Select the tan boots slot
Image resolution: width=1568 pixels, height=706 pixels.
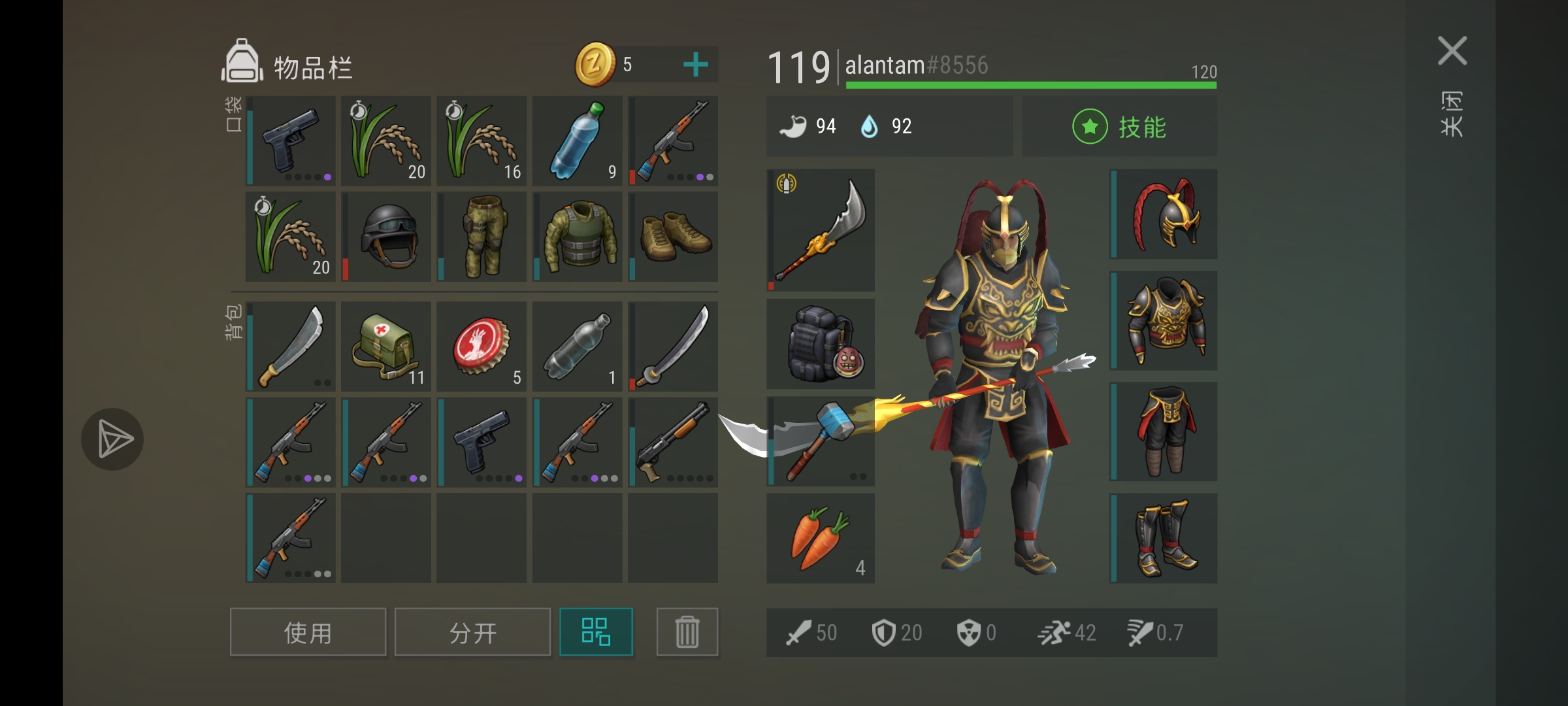[x=673, y=236]
